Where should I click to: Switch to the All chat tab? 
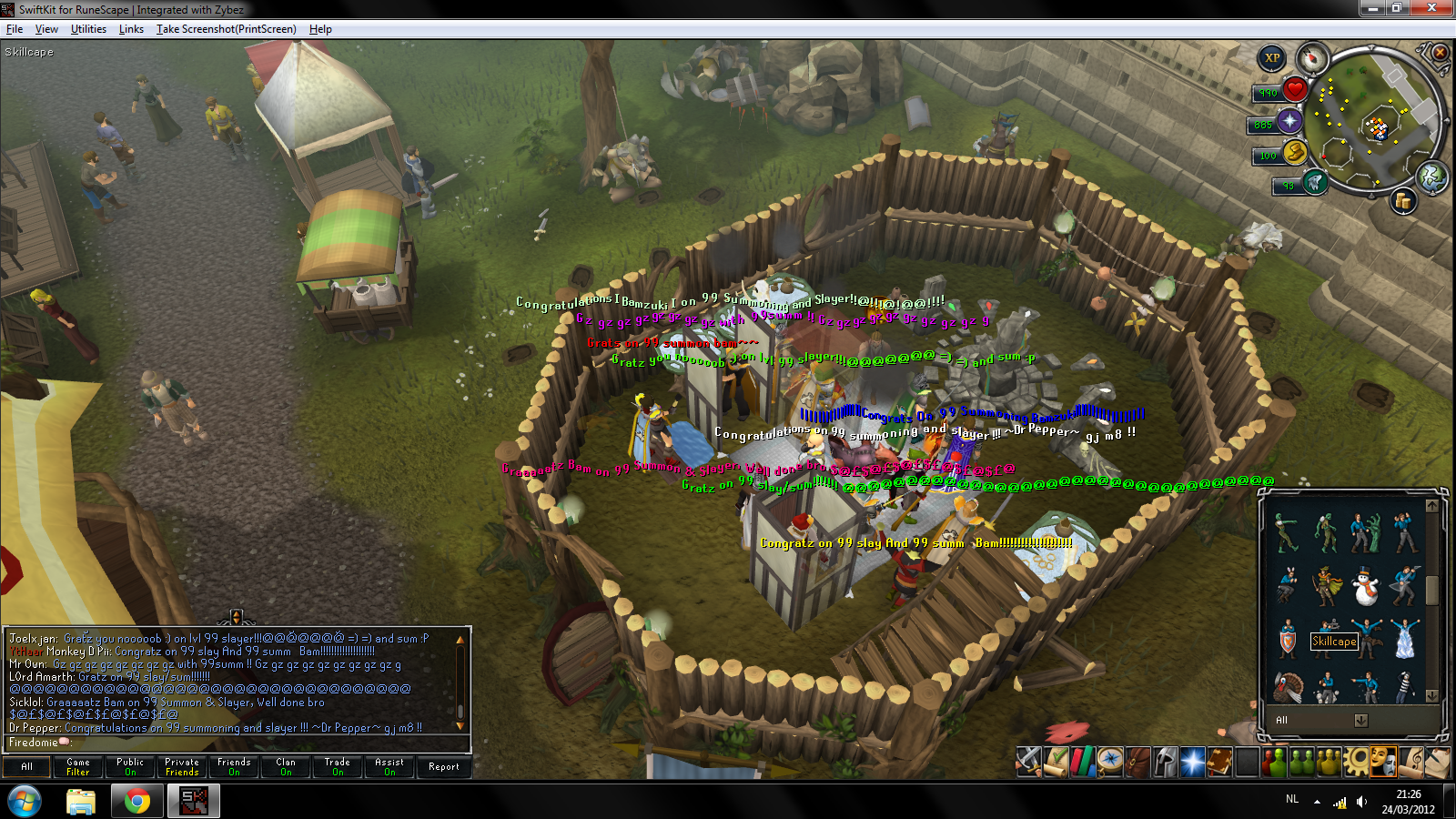(x=26, y=767)
